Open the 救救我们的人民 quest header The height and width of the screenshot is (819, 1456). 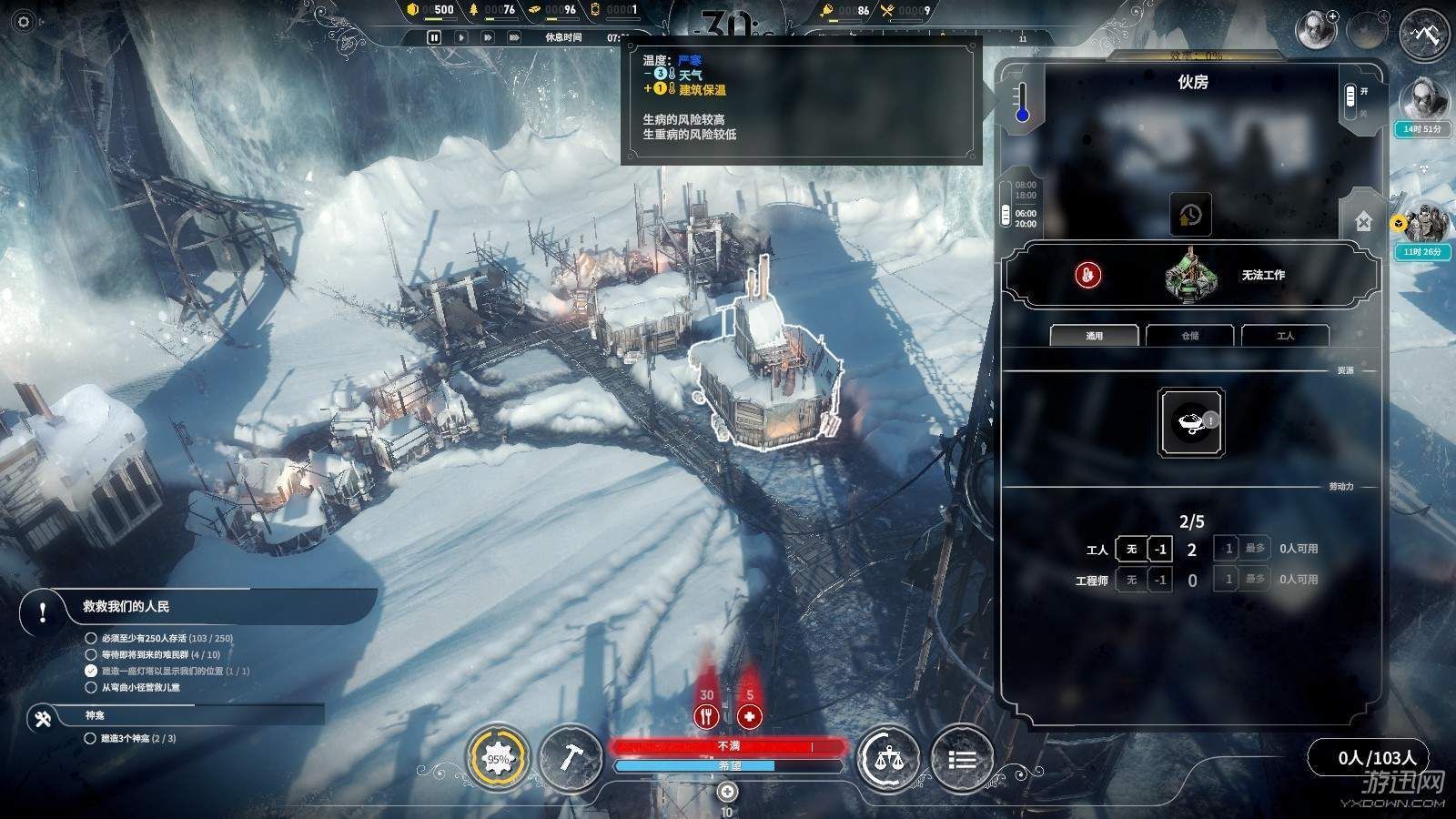tap(126, 607)
